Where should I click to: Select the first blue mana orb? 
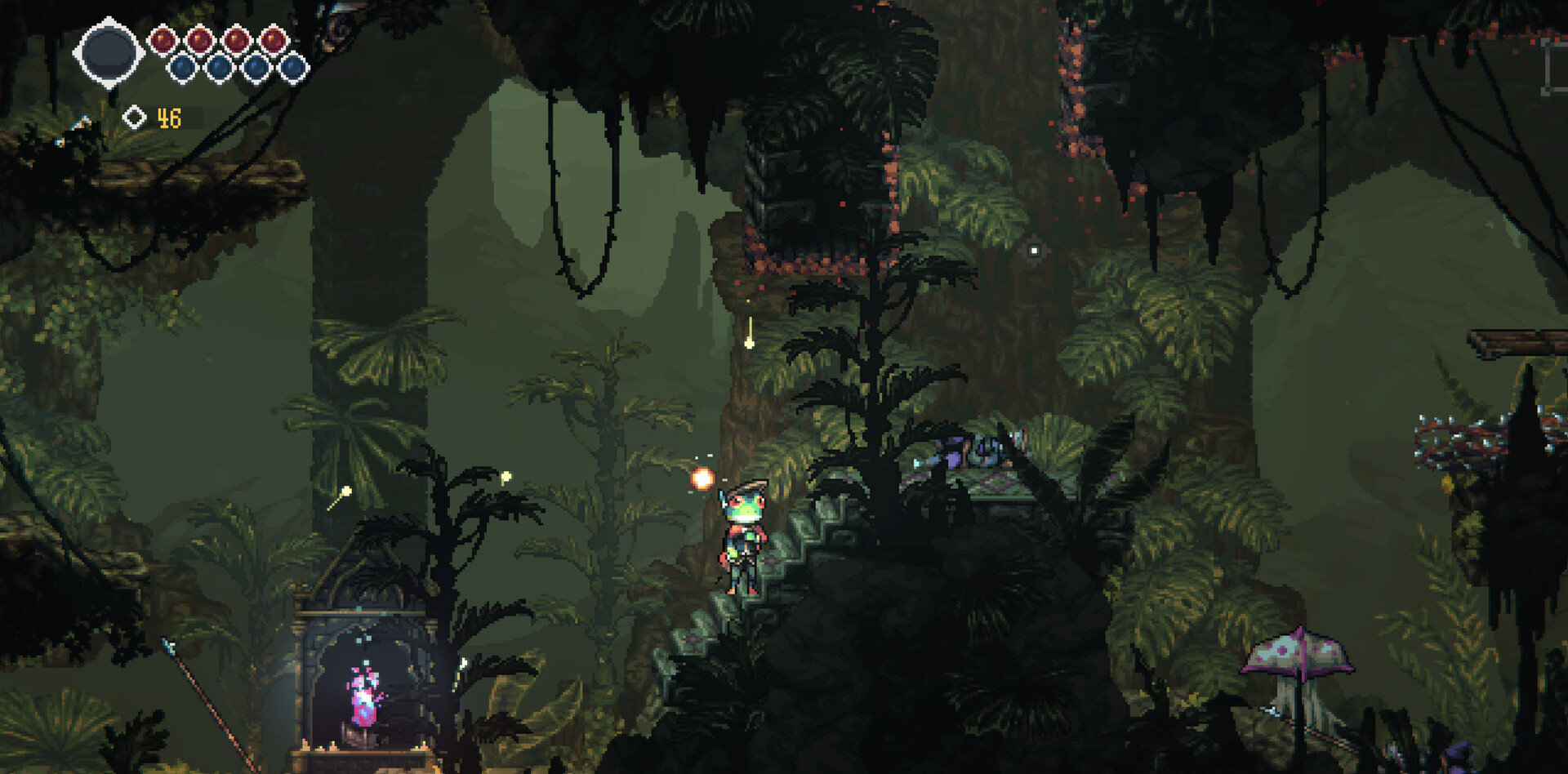click(182, 67)
